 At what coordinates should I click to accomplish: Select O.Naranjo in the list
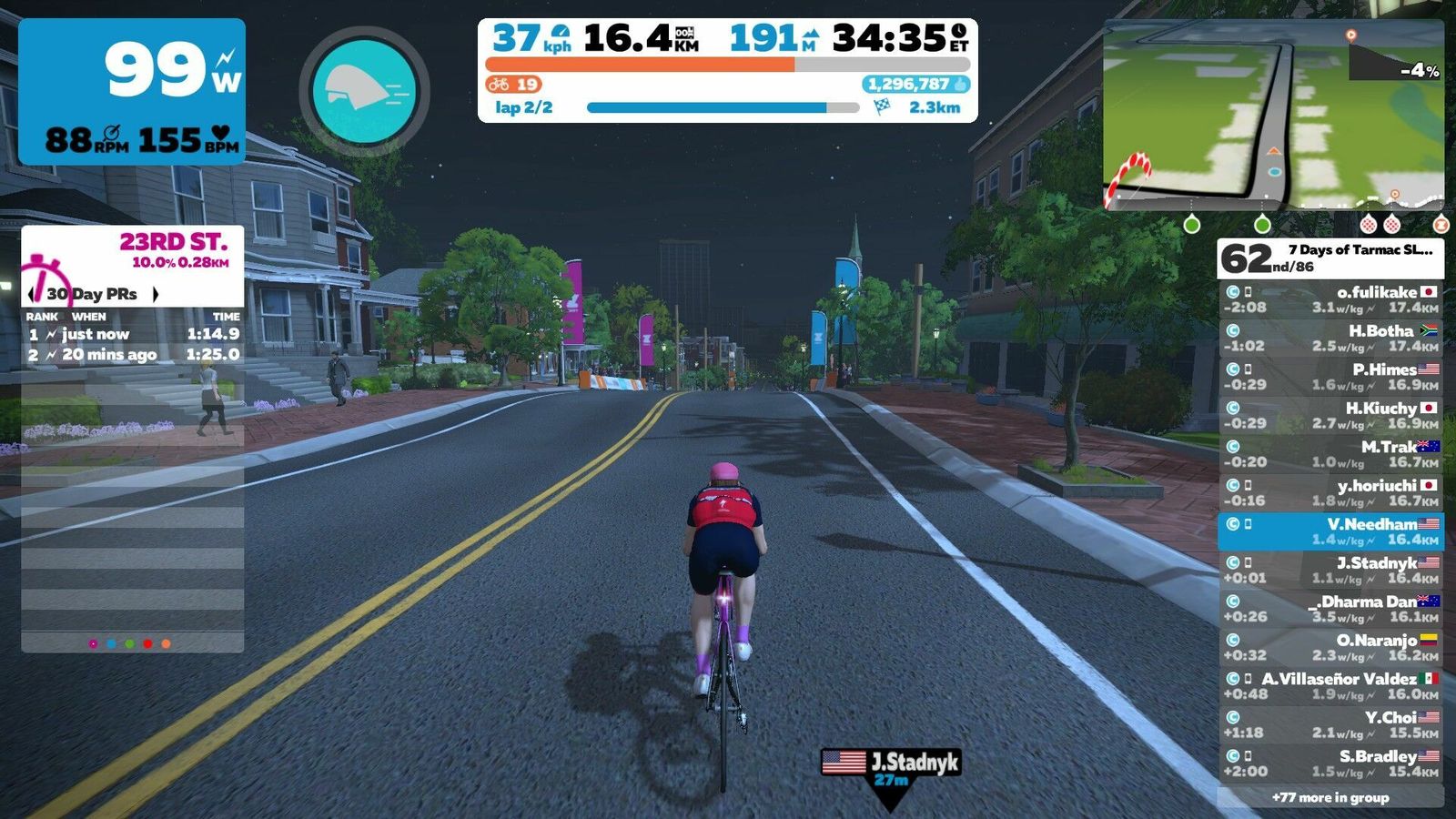tap(1330, 648)
